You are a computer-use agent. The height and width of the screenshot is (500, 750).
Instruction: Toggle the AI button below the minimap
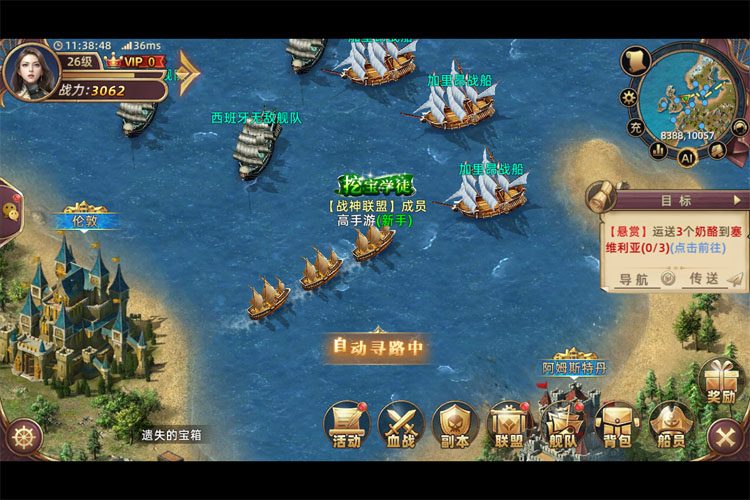(x=687, y=156)
